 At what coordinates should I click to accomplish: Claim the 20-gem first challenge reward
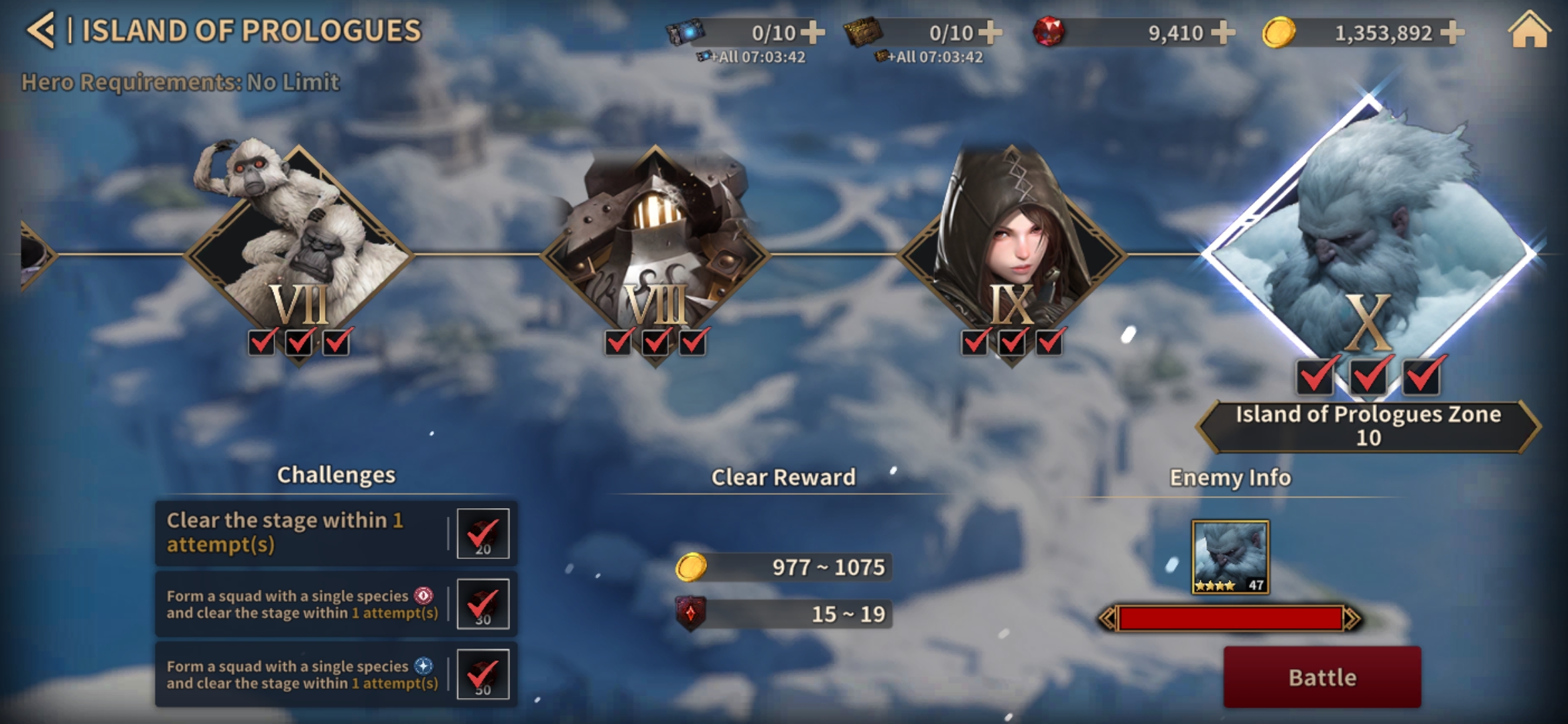coord(482,534)
